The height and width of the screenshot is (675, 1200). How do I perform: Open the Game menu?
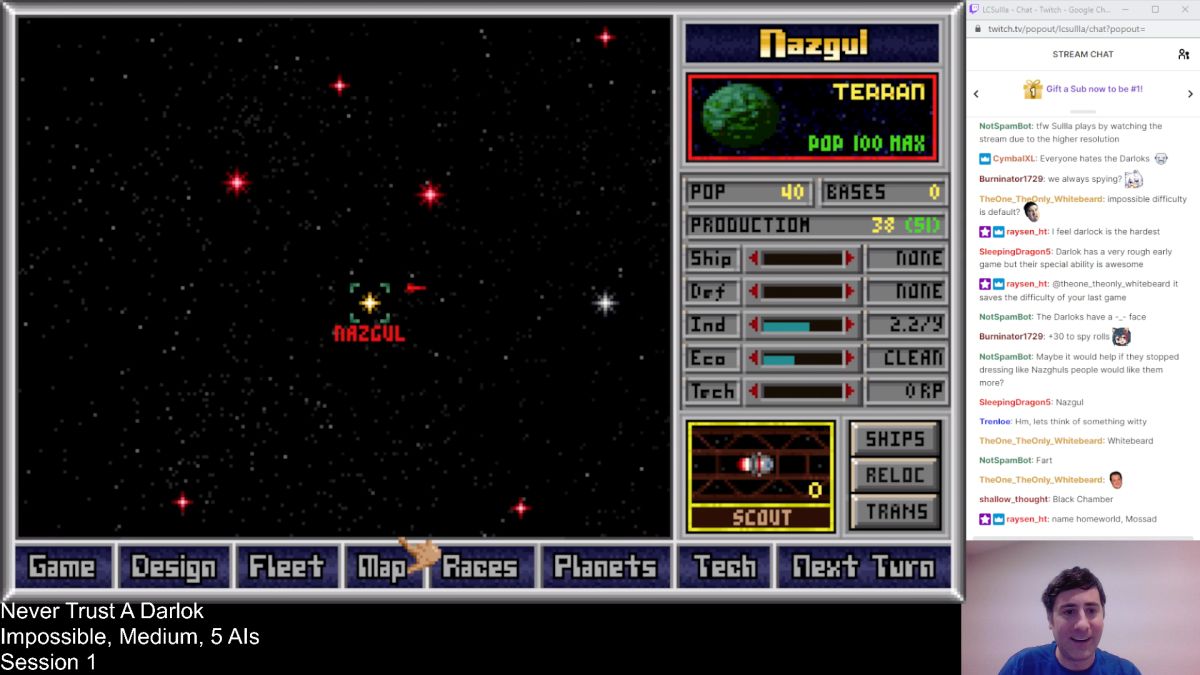click(x=62, y=567)
